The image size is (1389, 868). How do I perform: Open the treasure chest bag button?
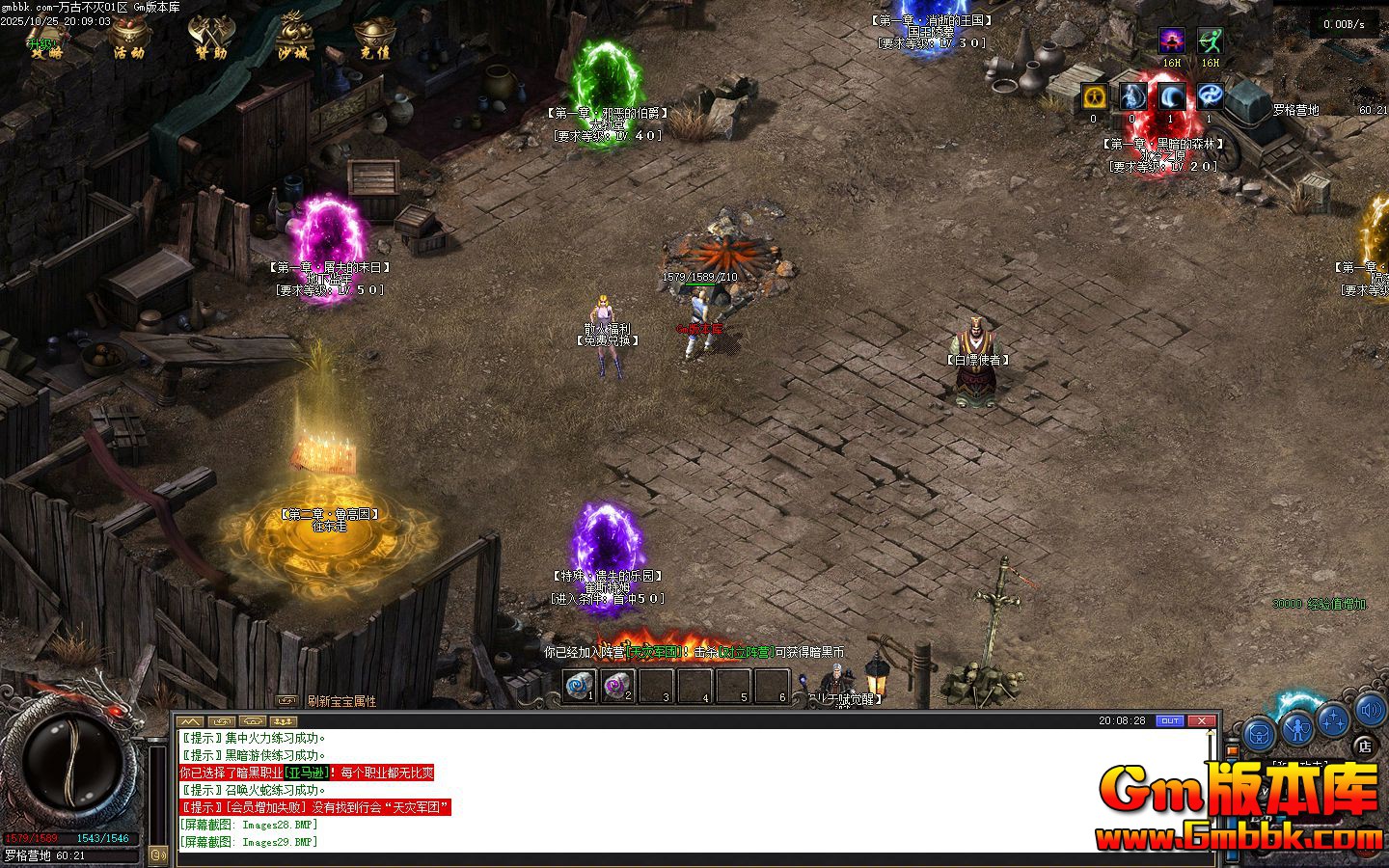point(1258,734)
